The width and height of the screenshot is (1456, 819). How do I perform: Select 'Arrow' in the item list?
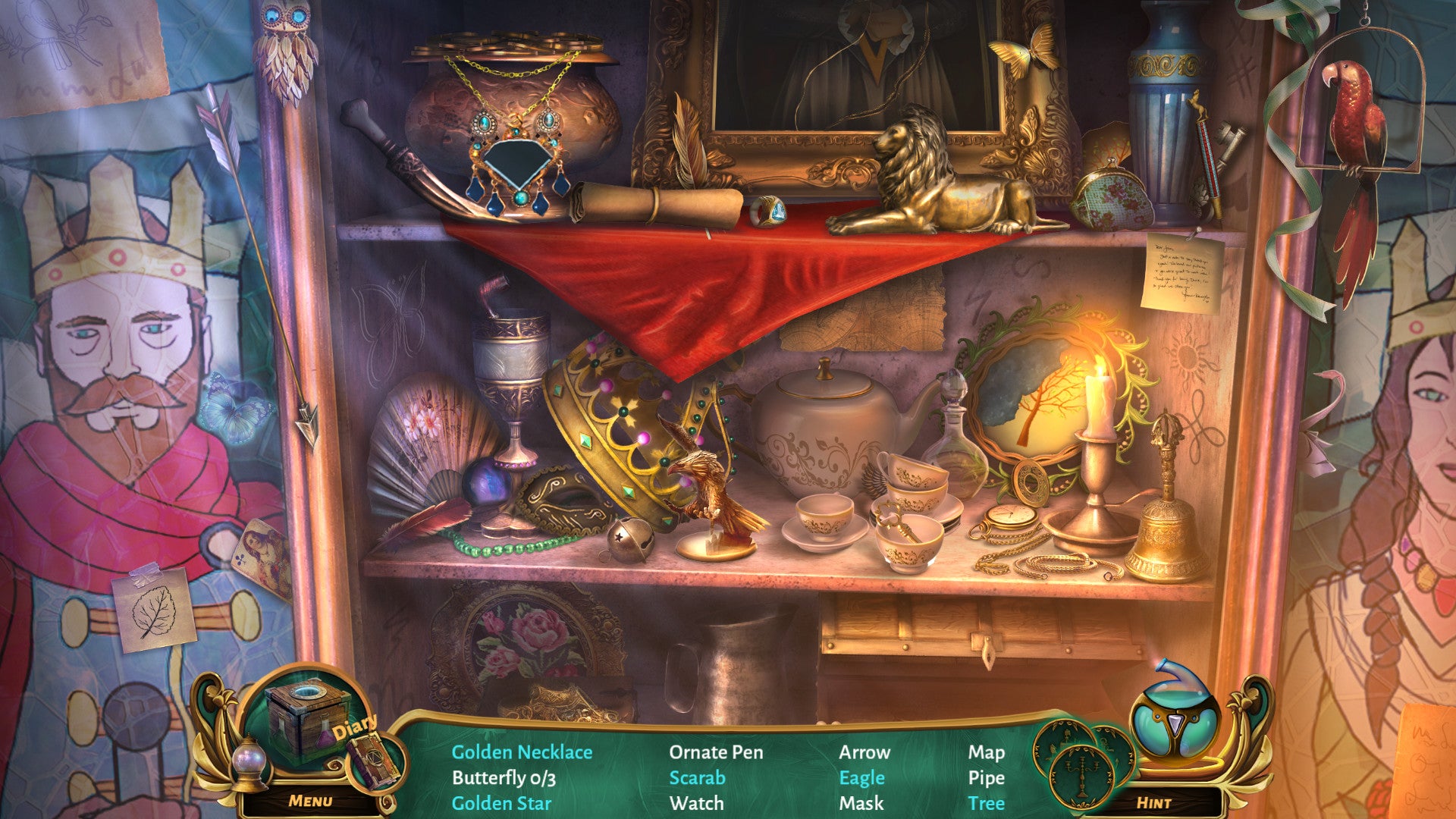pyautogui.click(x=864, y=752)
